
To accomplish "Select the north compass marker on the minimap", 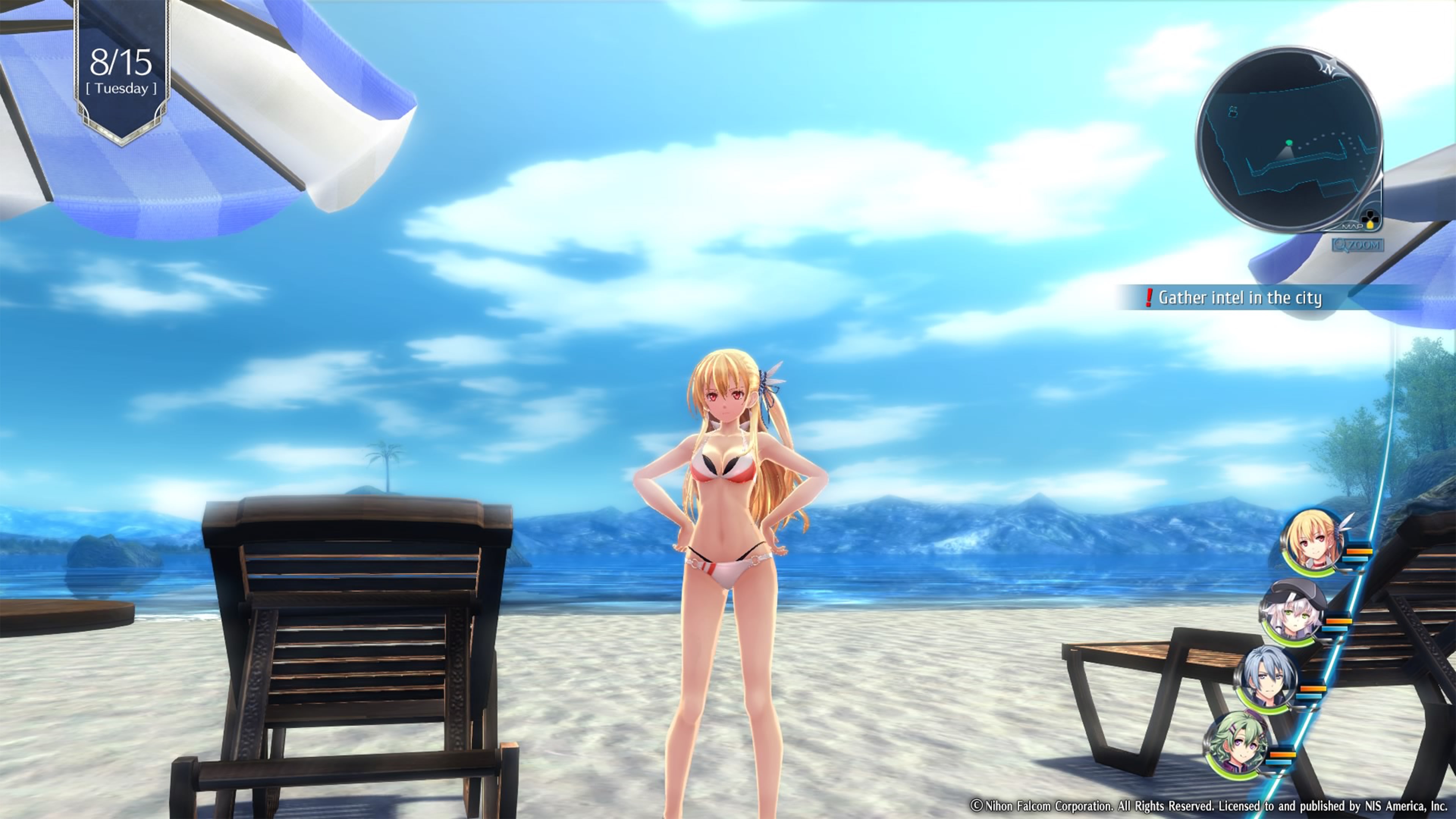I will click(1329, 69).
